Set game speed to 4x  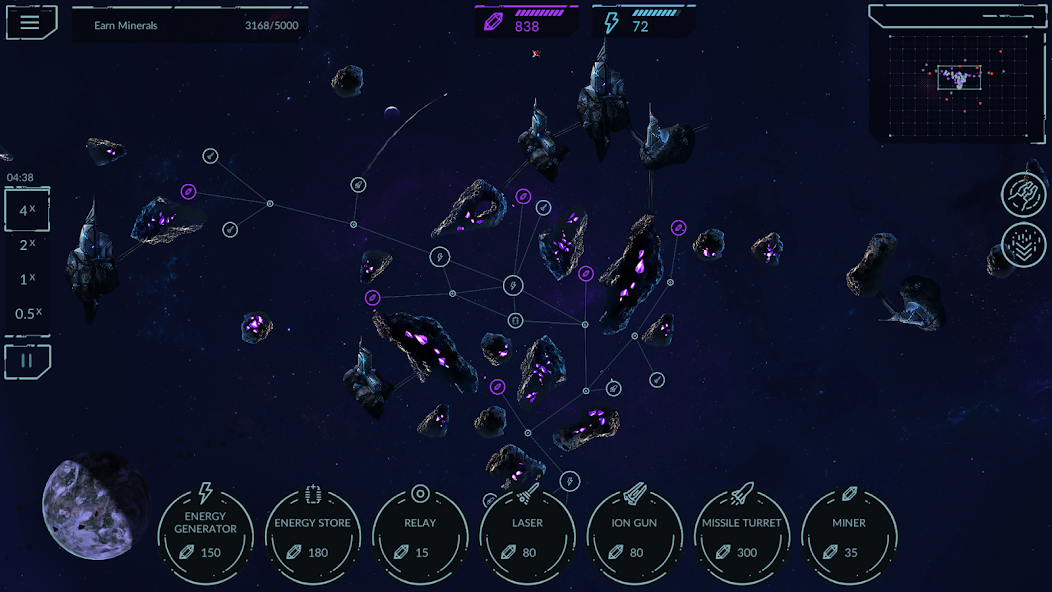point(27,211)
